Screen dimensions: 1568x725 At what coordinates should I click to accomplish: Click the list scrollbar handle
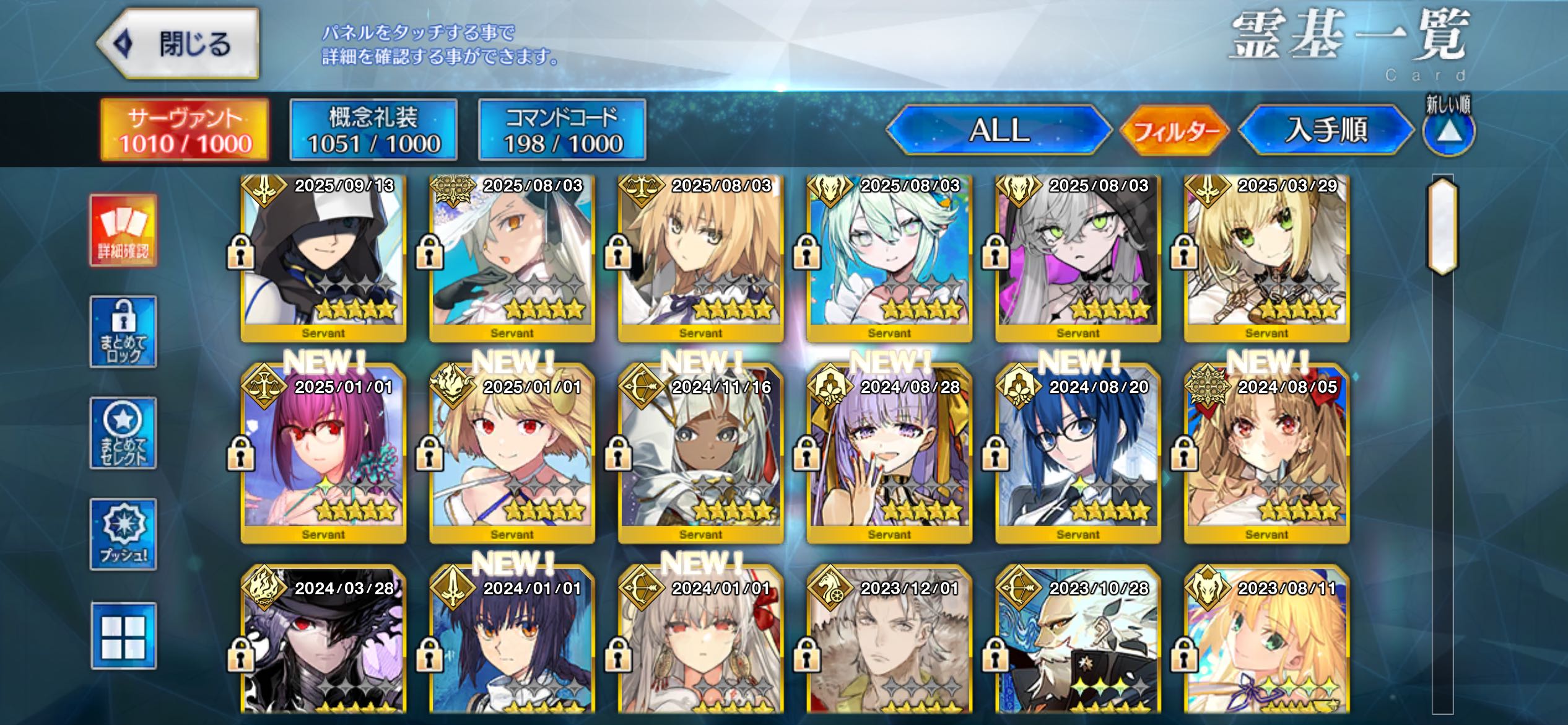[1442, 226]
